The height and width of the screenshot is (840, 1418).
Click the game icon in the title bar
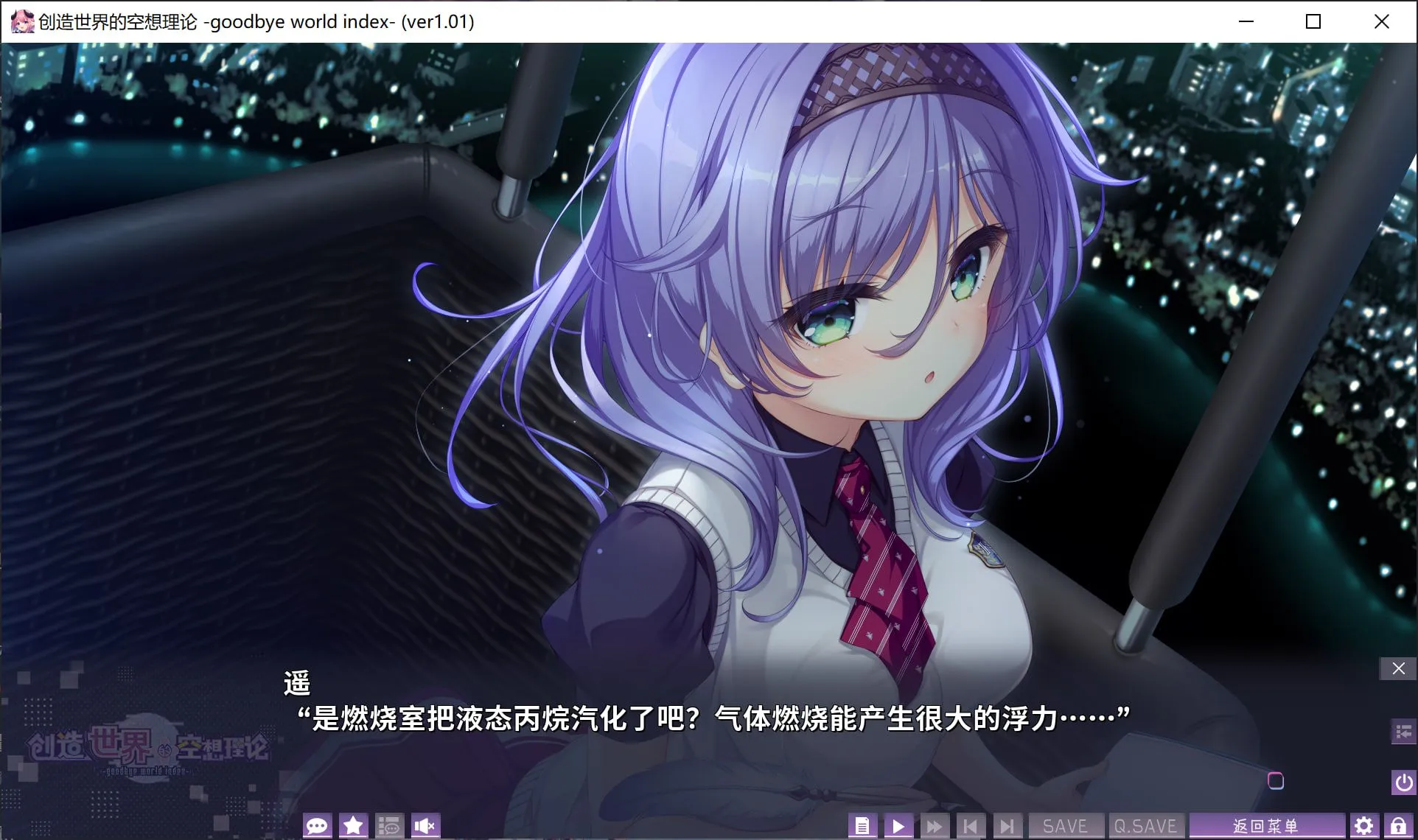click(23, 21)
